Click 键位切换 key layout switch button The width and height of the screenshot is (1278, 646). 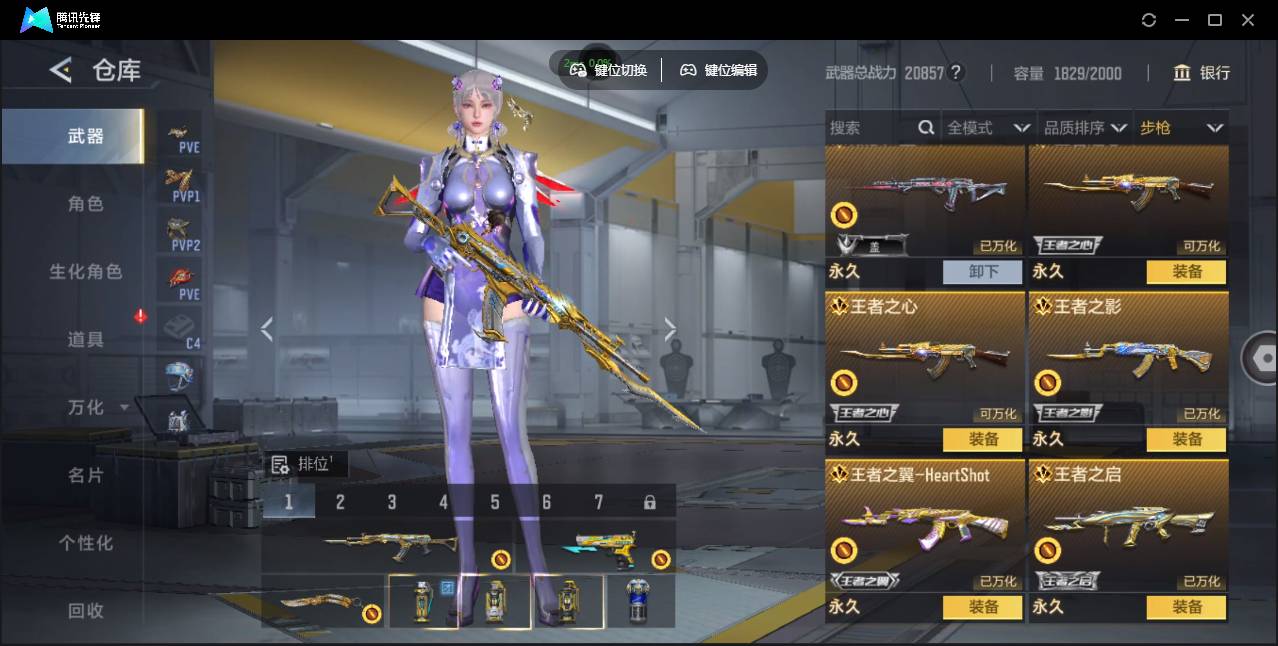click(x=608, y=70)
